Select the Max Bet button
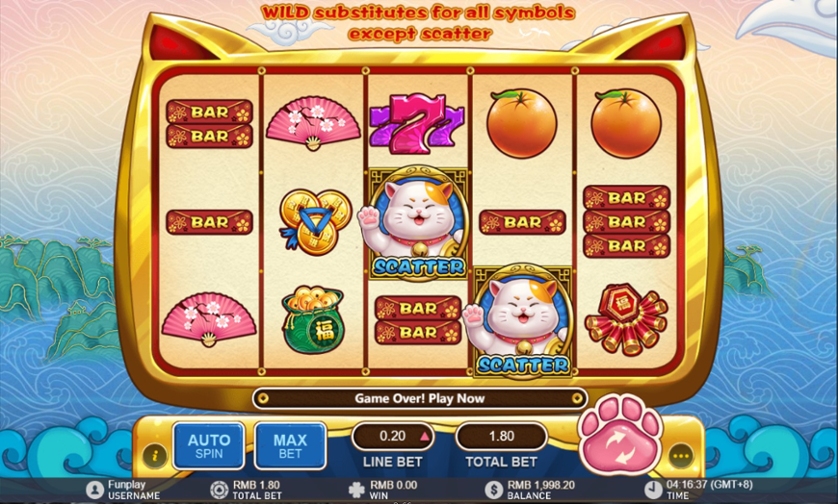This screenshot has height=504, width=838. point(290,446)
